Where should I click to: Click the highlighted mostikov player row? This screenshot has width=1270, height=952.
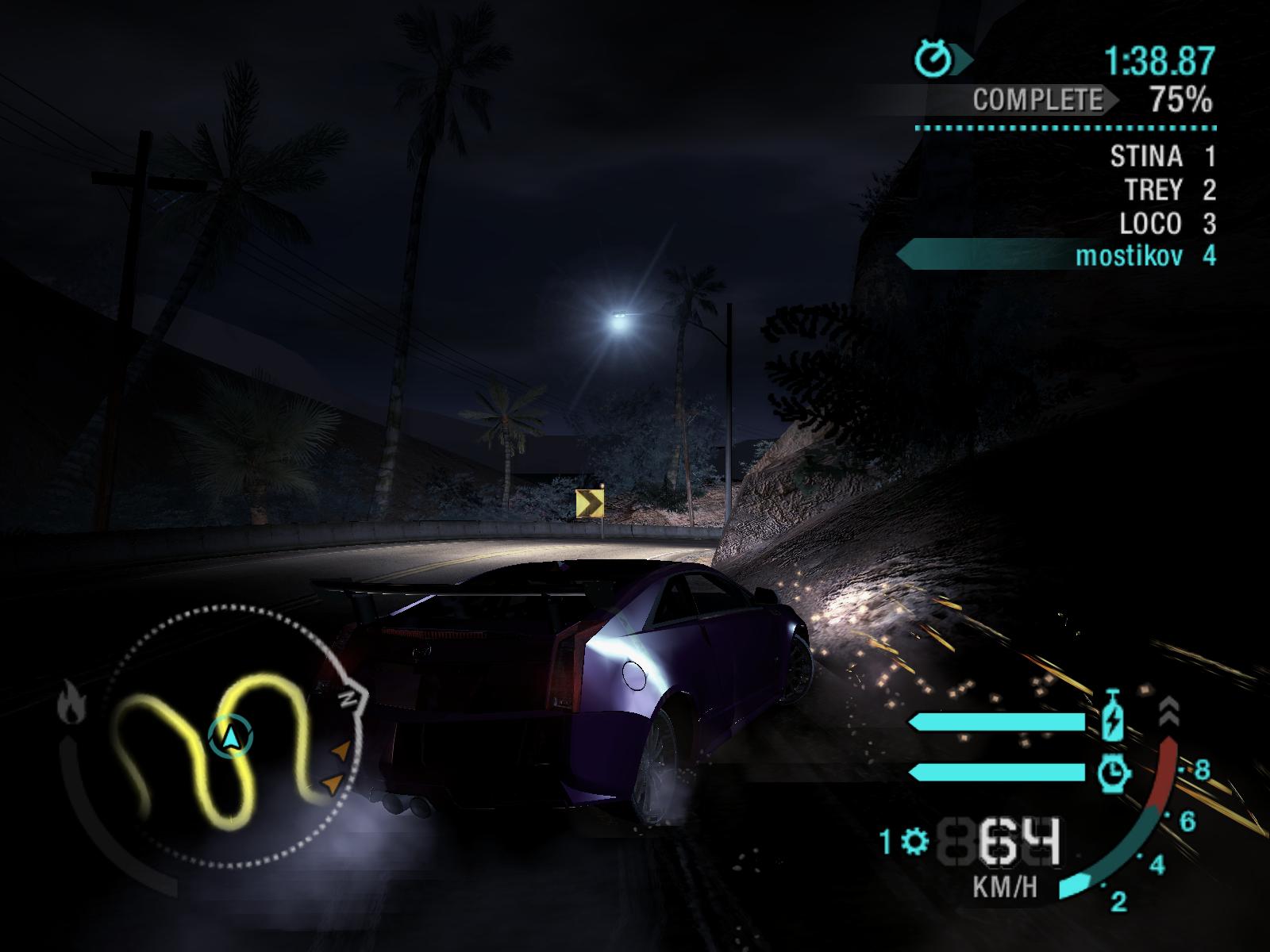coord(1143,256)
